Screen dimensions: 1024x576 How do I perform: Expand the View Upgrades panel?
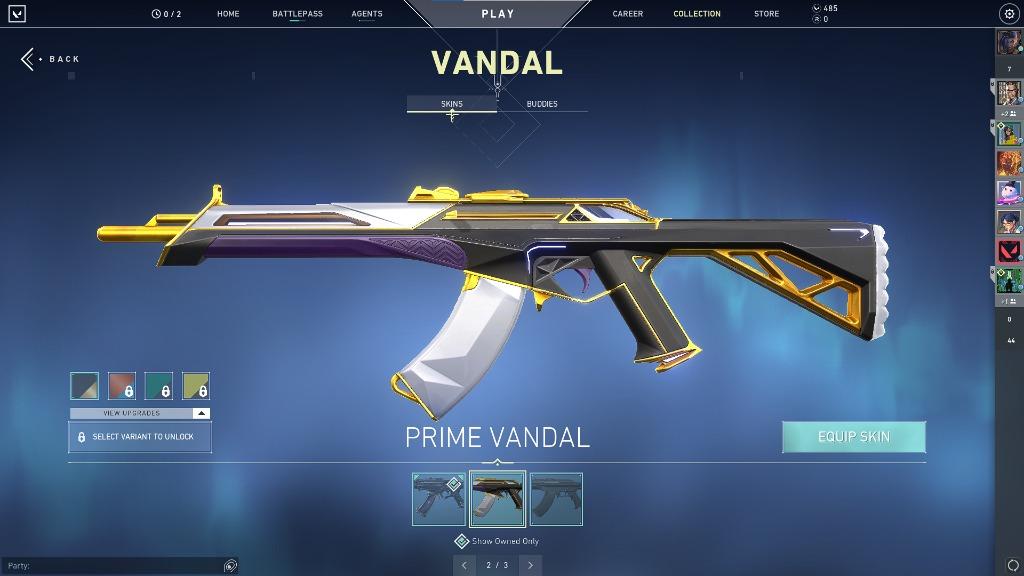140,413
